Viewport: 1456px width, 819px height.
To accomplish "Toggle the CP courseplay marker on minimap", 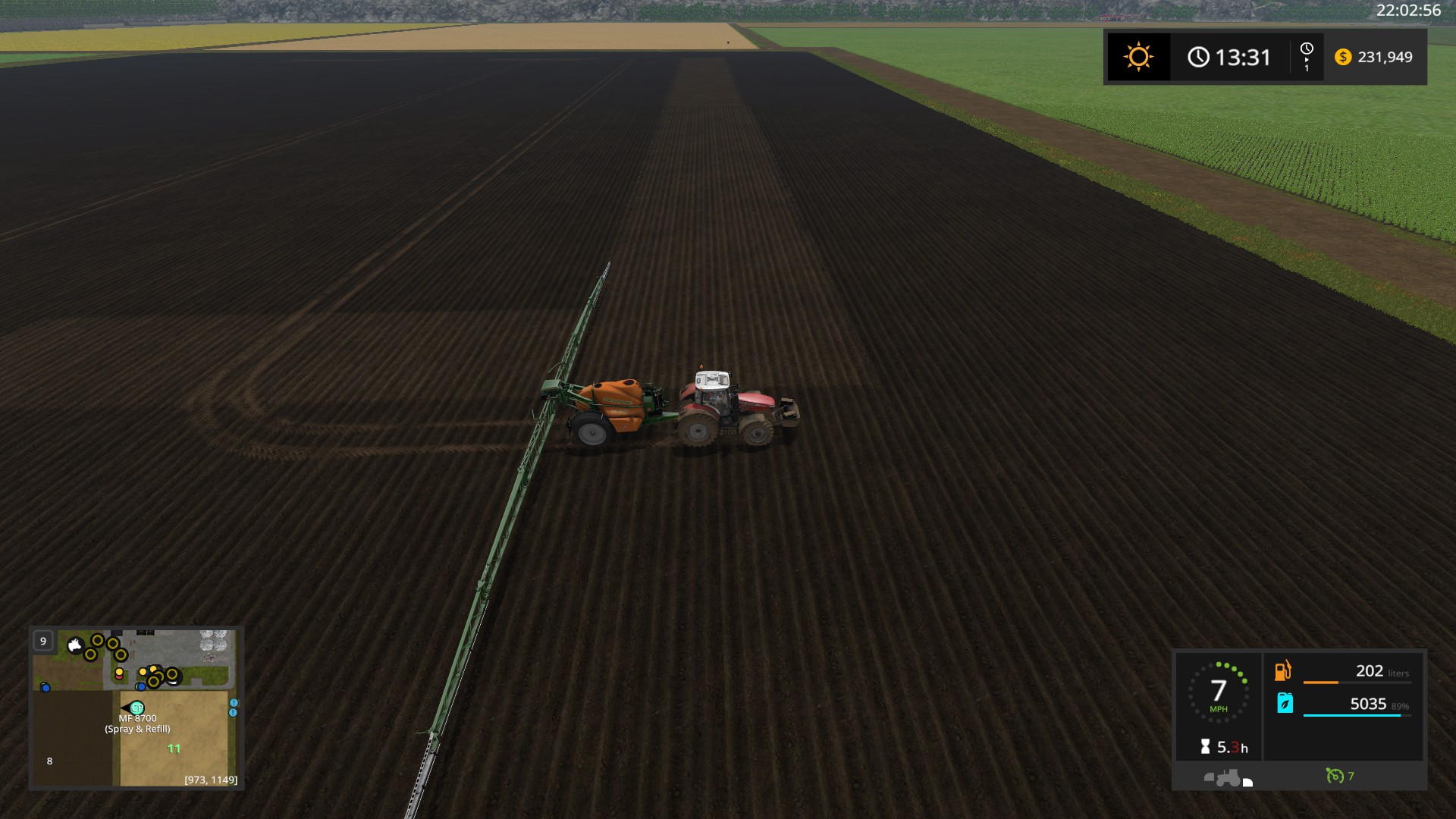I will [x=136, y=708].
